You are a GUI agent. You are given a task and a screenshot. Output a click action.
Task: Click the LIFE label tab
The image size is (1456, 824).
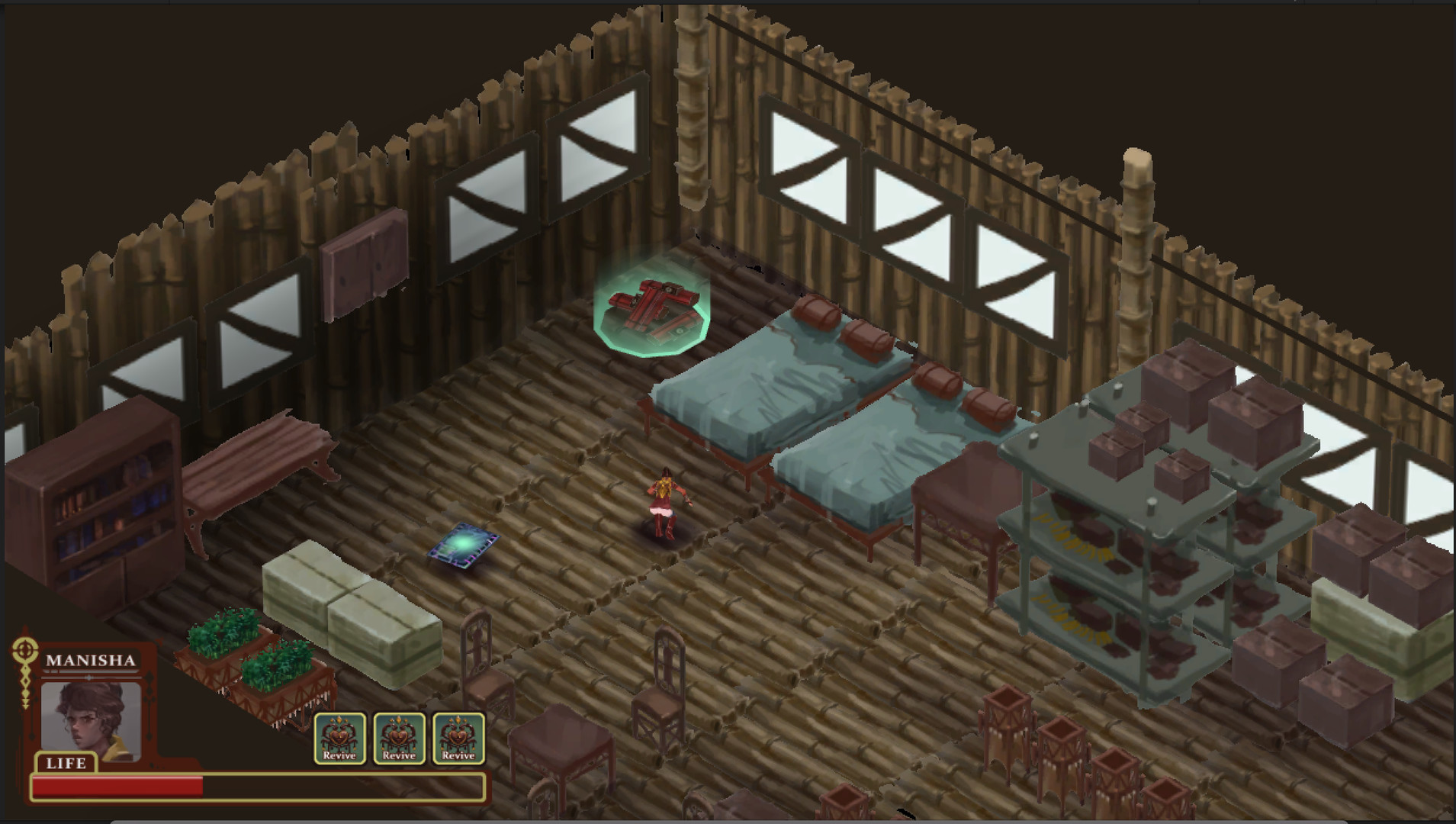click(67, 763)
